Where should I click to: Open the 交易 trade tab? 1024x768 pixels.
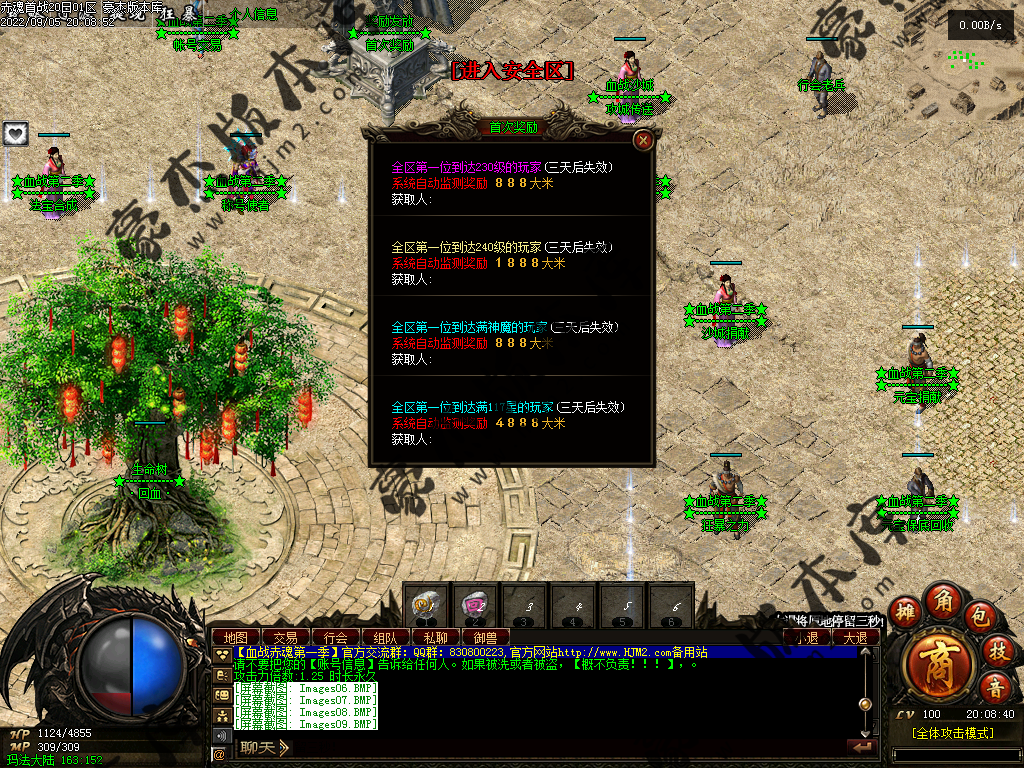[x=286, y=637]
